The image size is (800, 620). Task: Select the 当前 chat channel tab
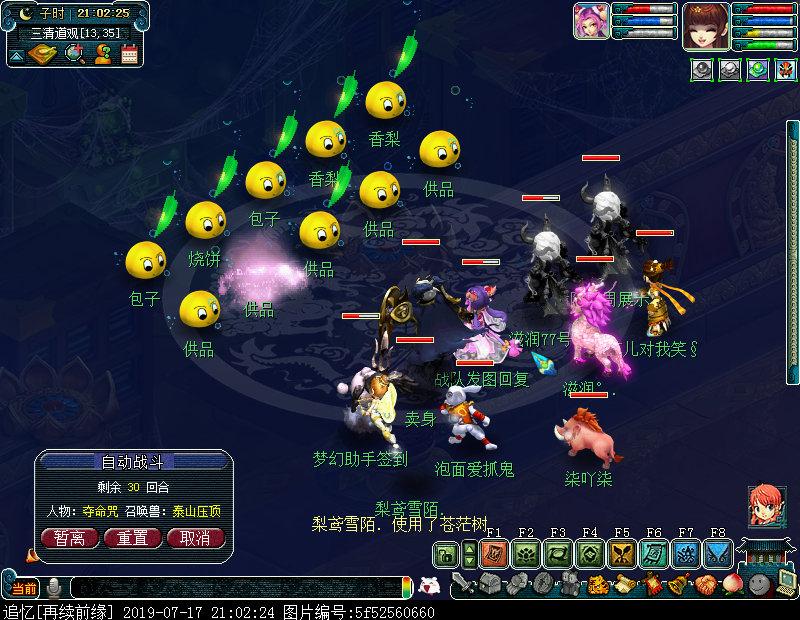(x=22, y=586)
